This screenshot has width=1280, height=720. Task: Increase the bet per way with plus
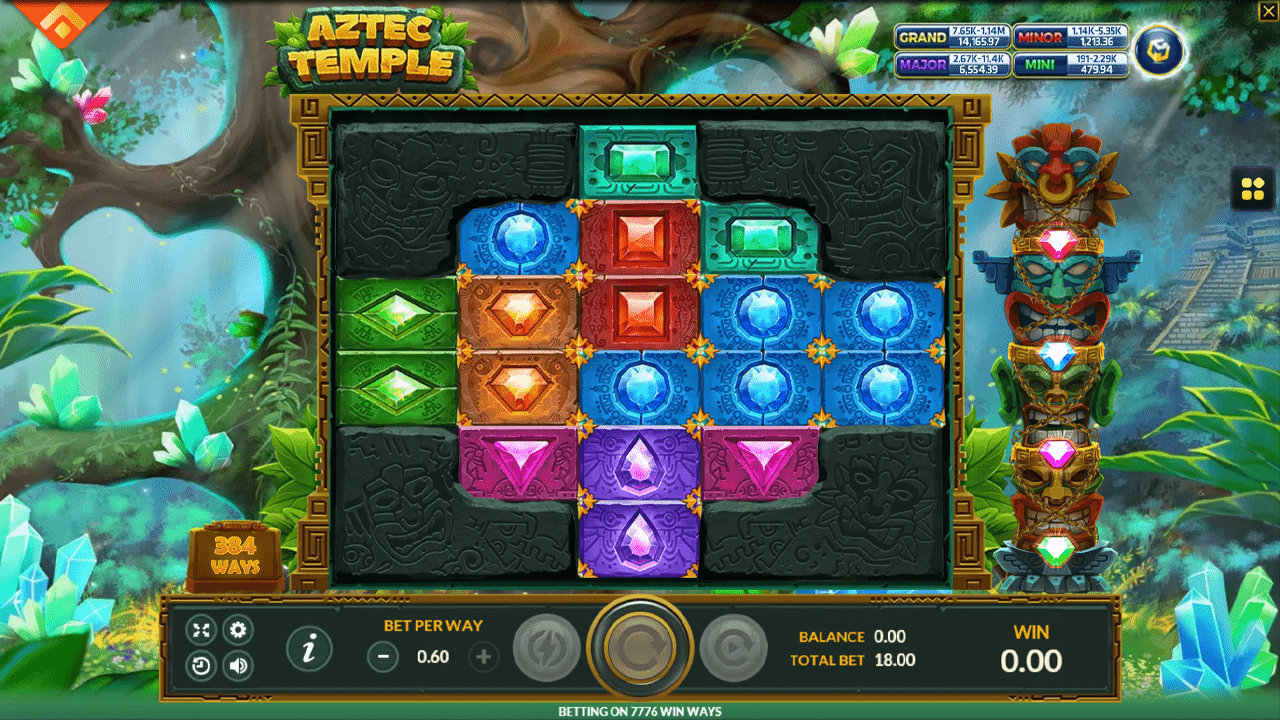tap(484, 658)
